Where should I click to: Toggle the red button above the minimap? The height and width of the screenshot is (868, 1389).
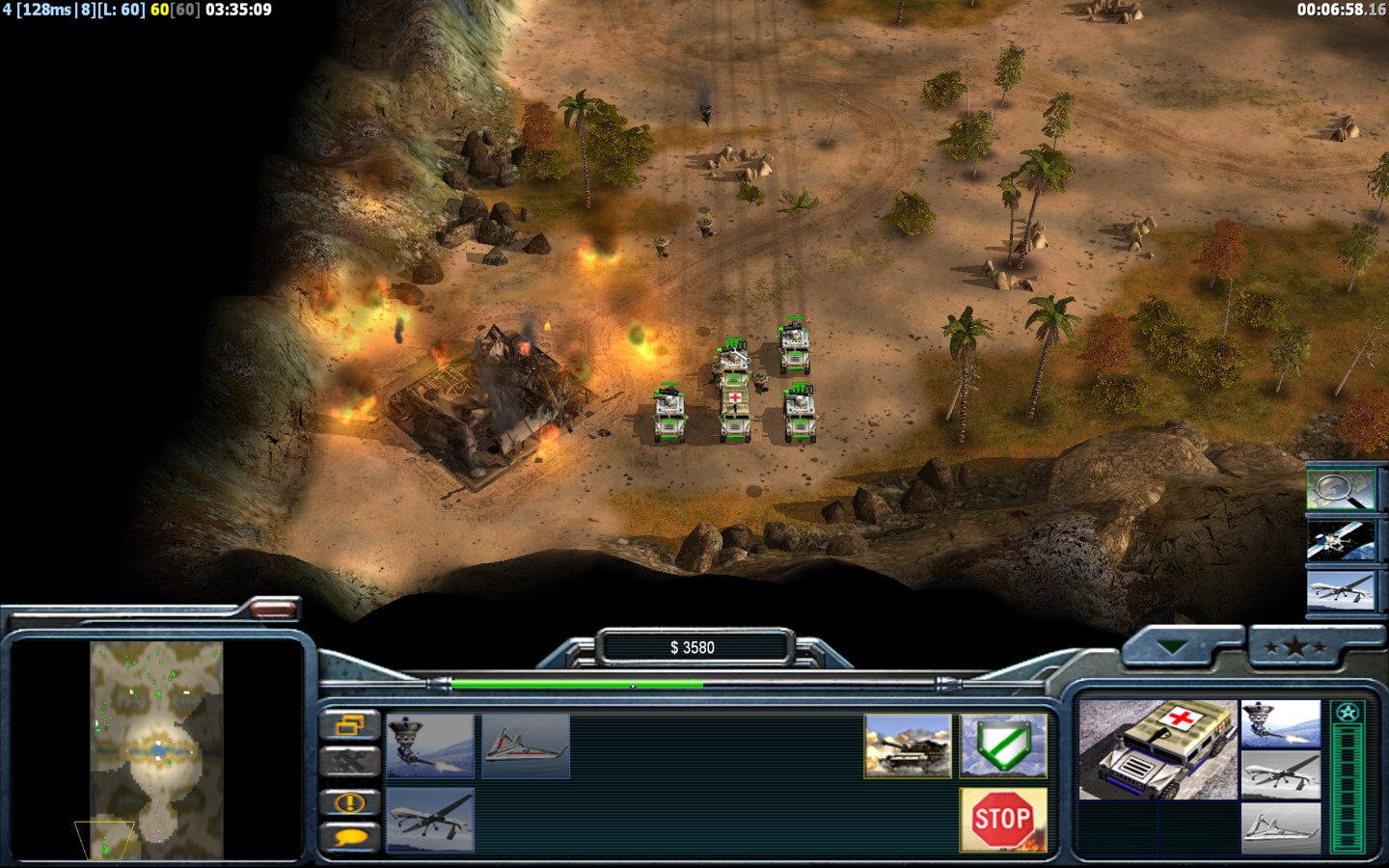[x=273, y=609]
